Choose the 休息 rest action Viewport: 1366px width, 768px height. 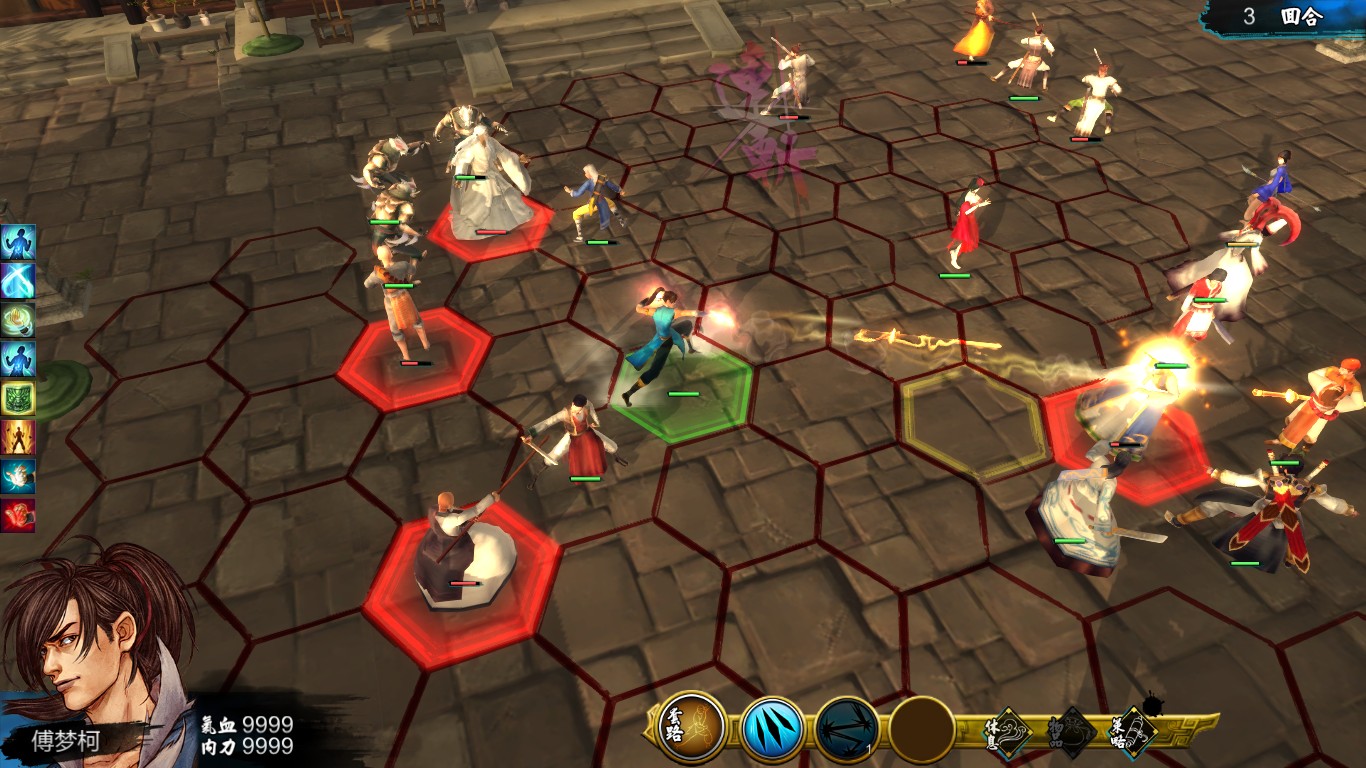(x=1011, y=729)
